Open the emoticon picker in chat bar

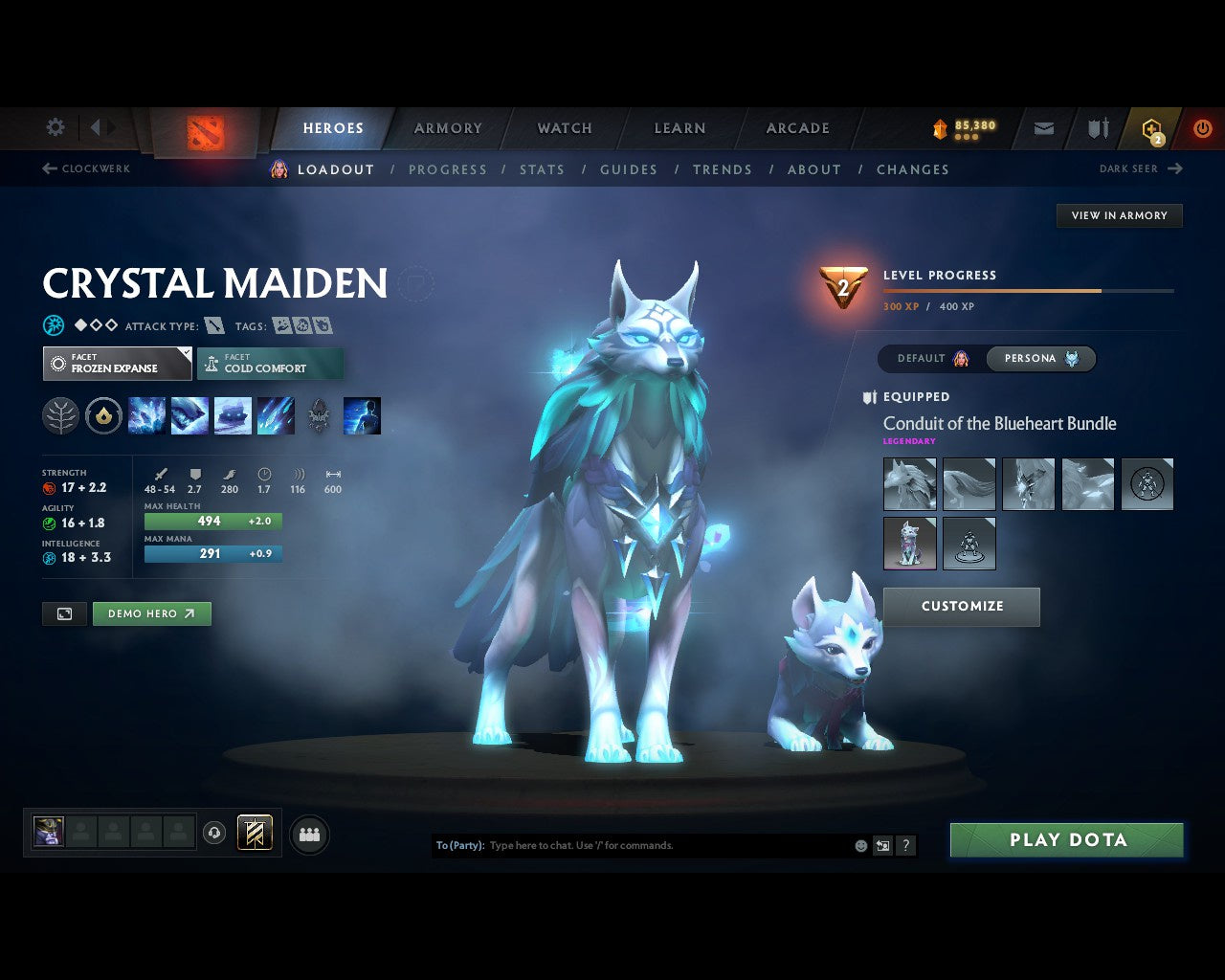858,845
